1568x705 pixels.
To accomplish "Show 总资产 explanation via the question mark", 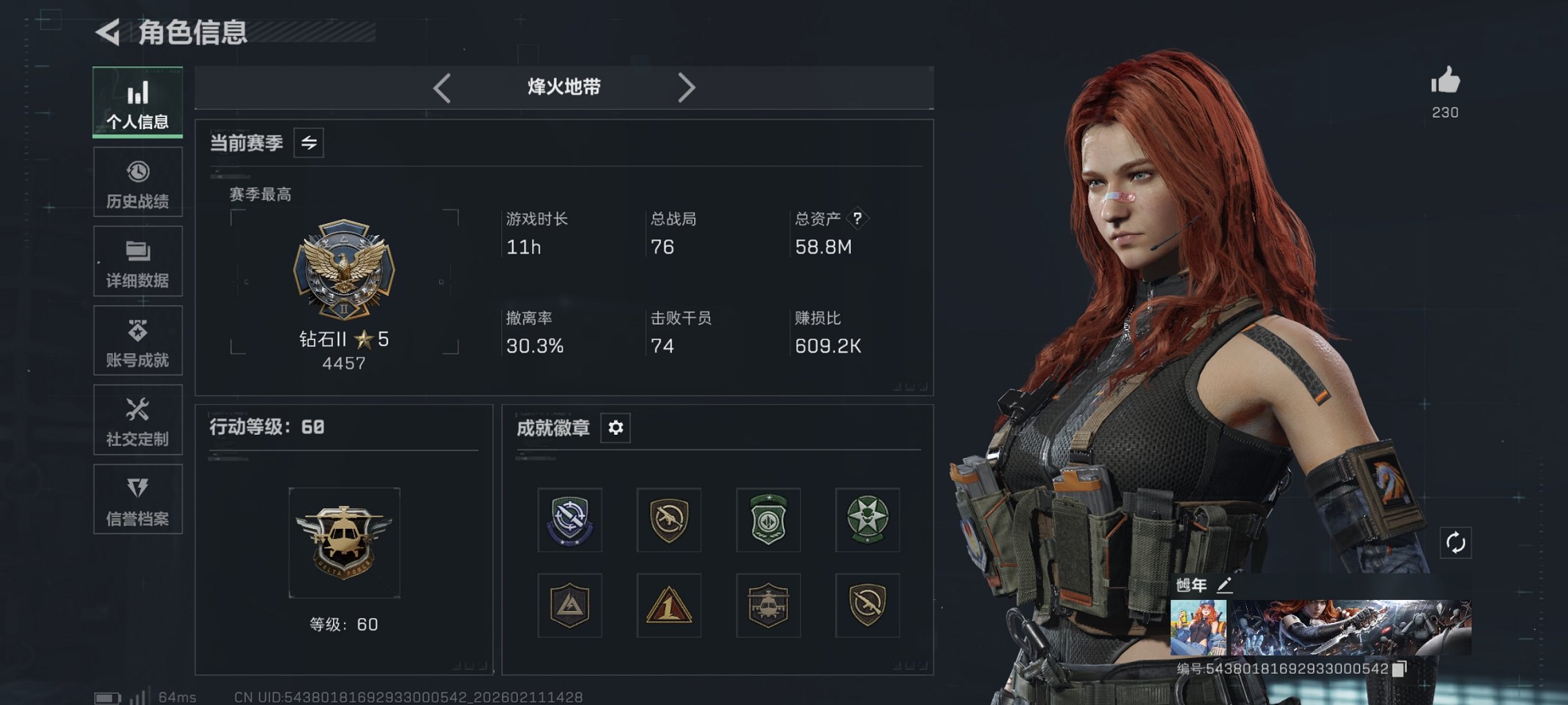I will point(857,219).
